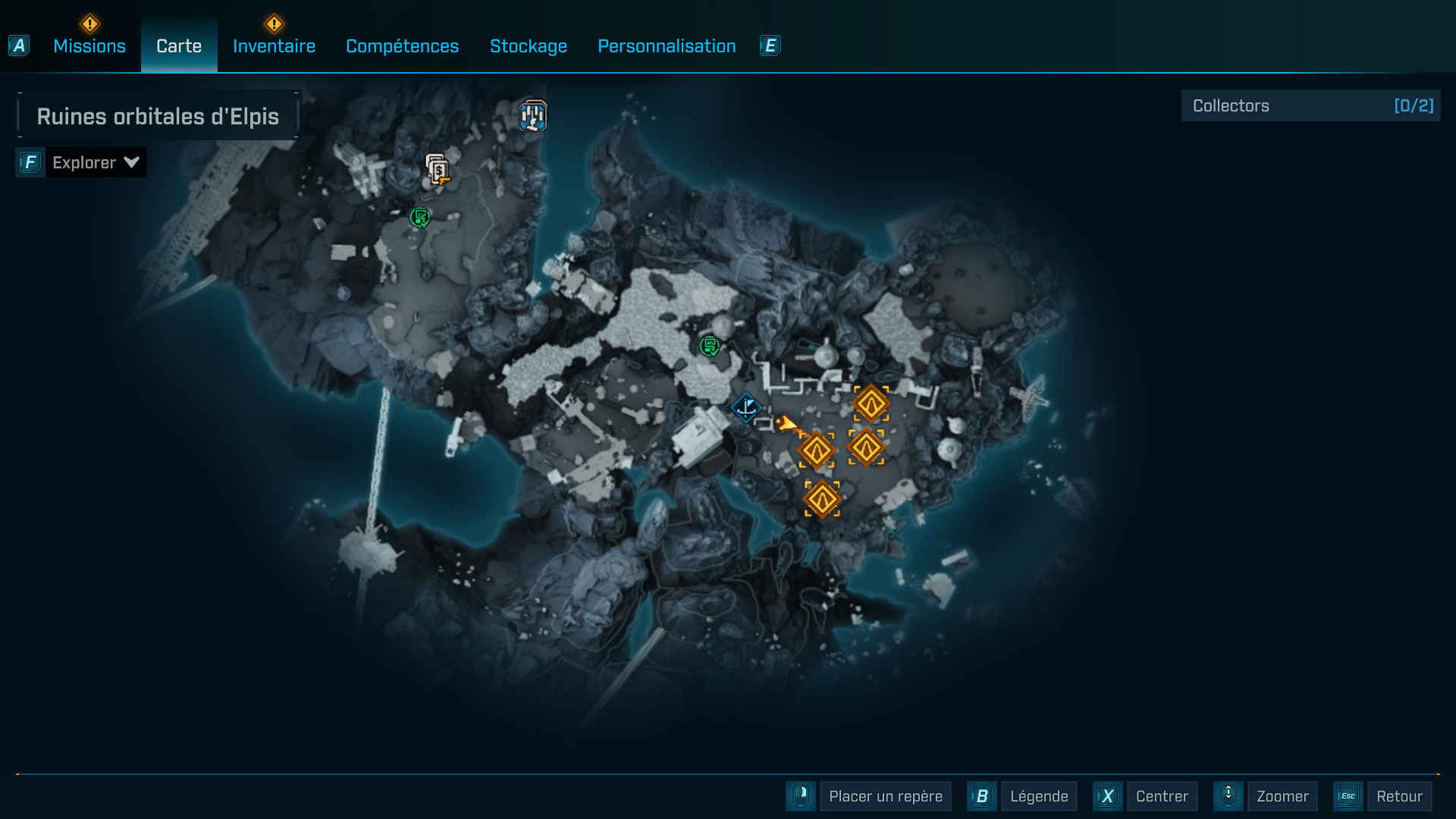Click the Collectors [0/2] panel
Viewport: 1456px width, 819px height.
pyautogui.click(x=1311, y=105)
